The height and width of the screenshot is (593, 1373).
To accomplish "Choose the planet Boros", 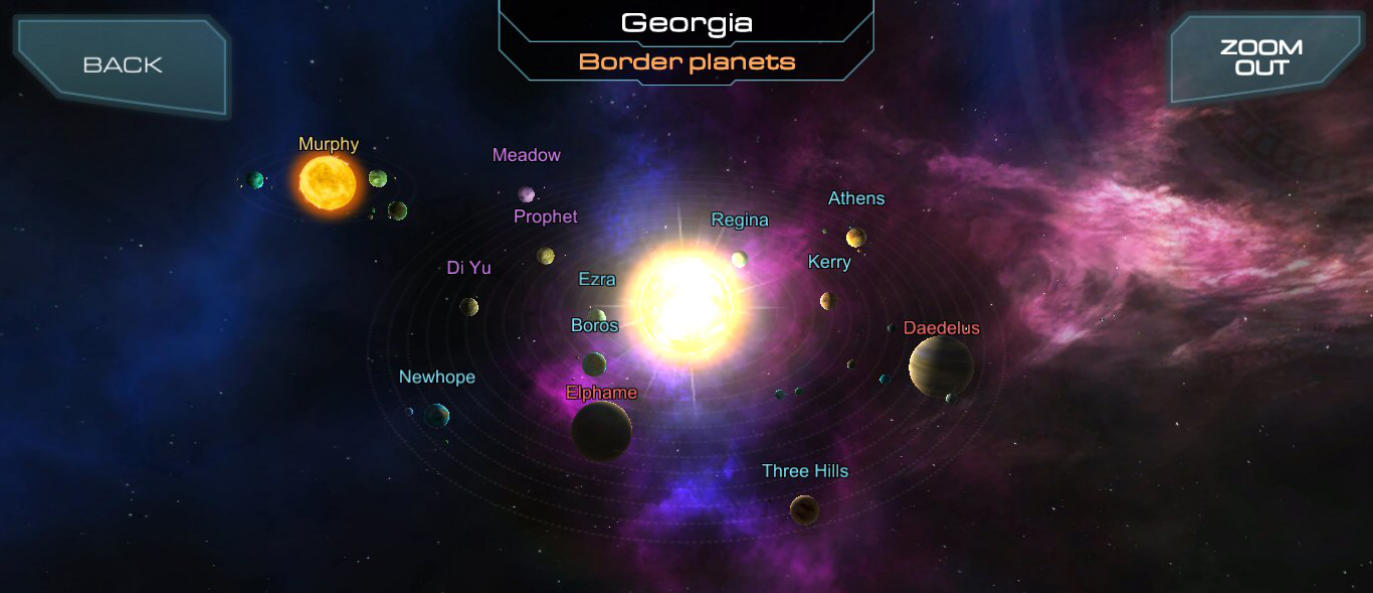I will tap(594, 364).
